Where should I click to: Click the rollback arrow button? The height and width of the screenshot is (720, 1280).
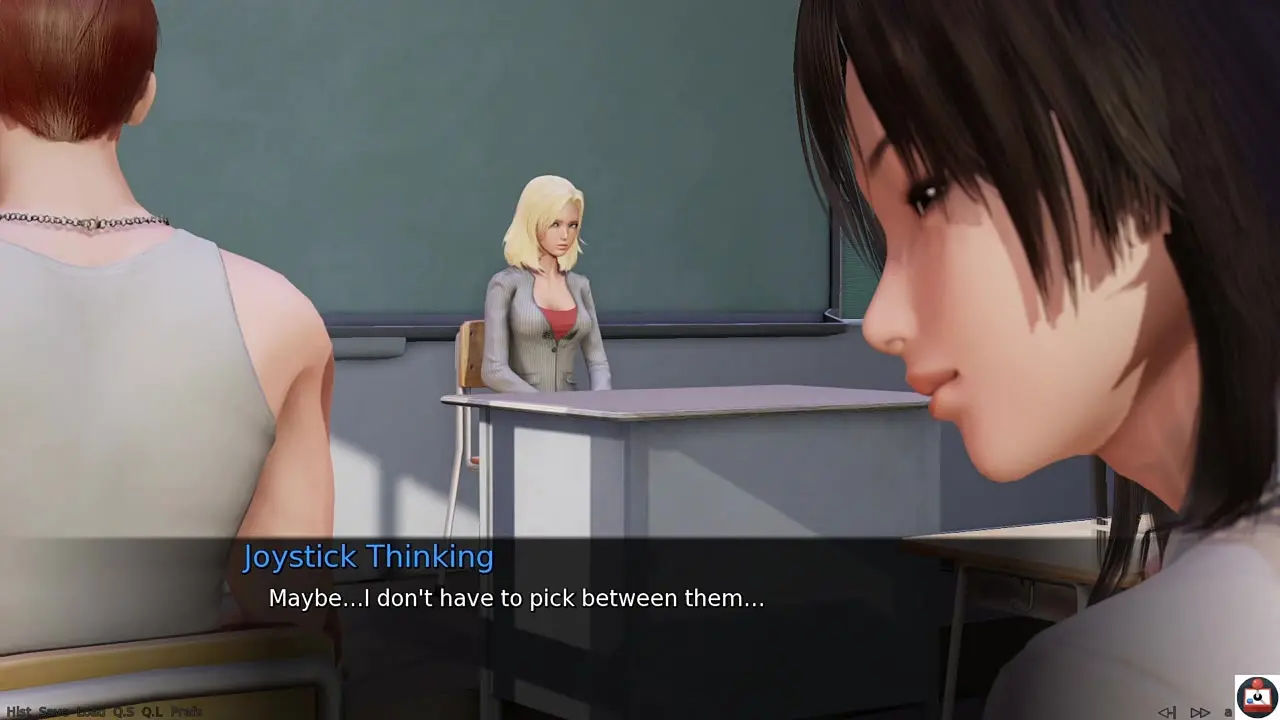click(x=1167, y=712)
